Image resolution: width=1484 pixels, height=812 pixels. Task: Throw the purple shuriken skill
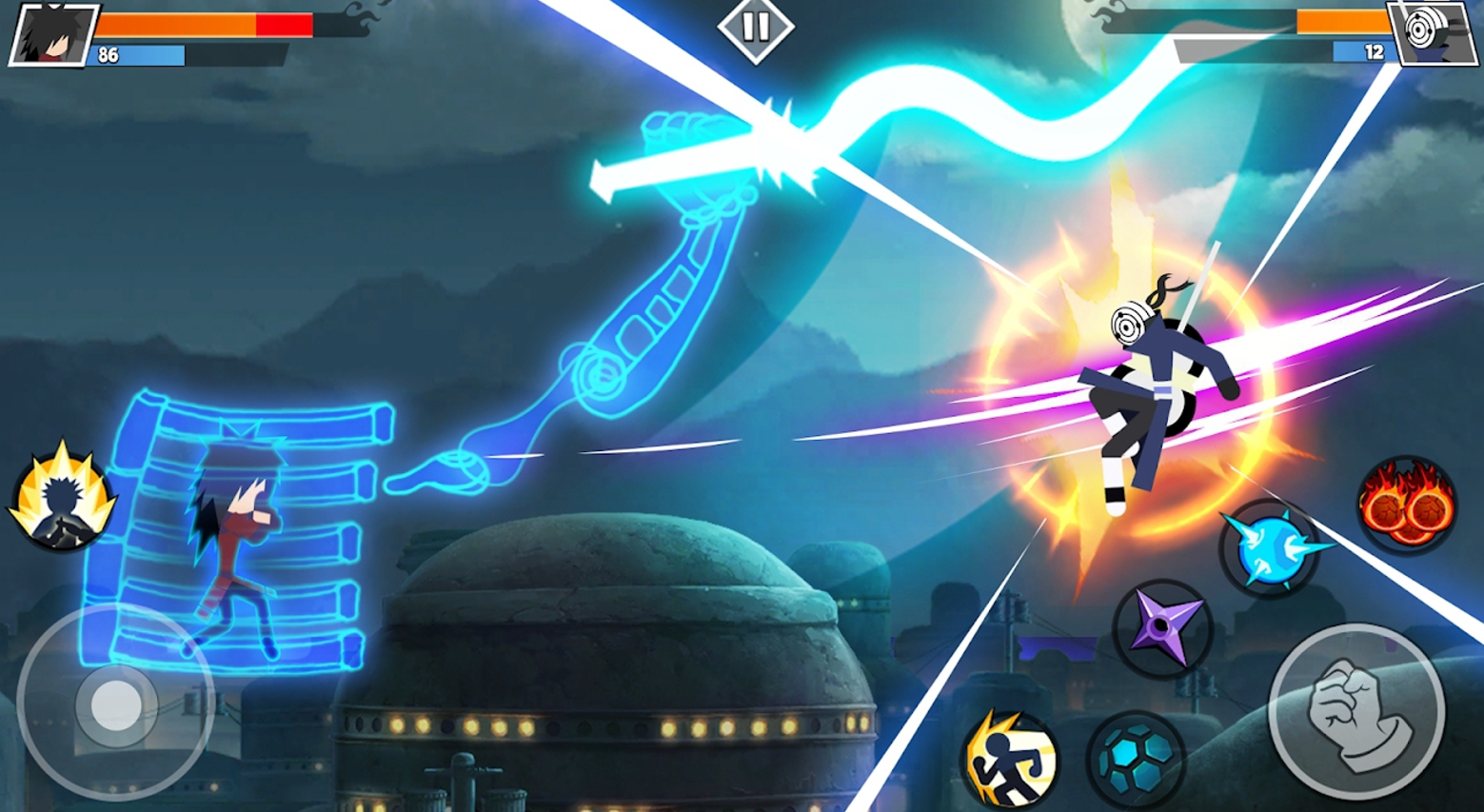tap(1160, 628)
